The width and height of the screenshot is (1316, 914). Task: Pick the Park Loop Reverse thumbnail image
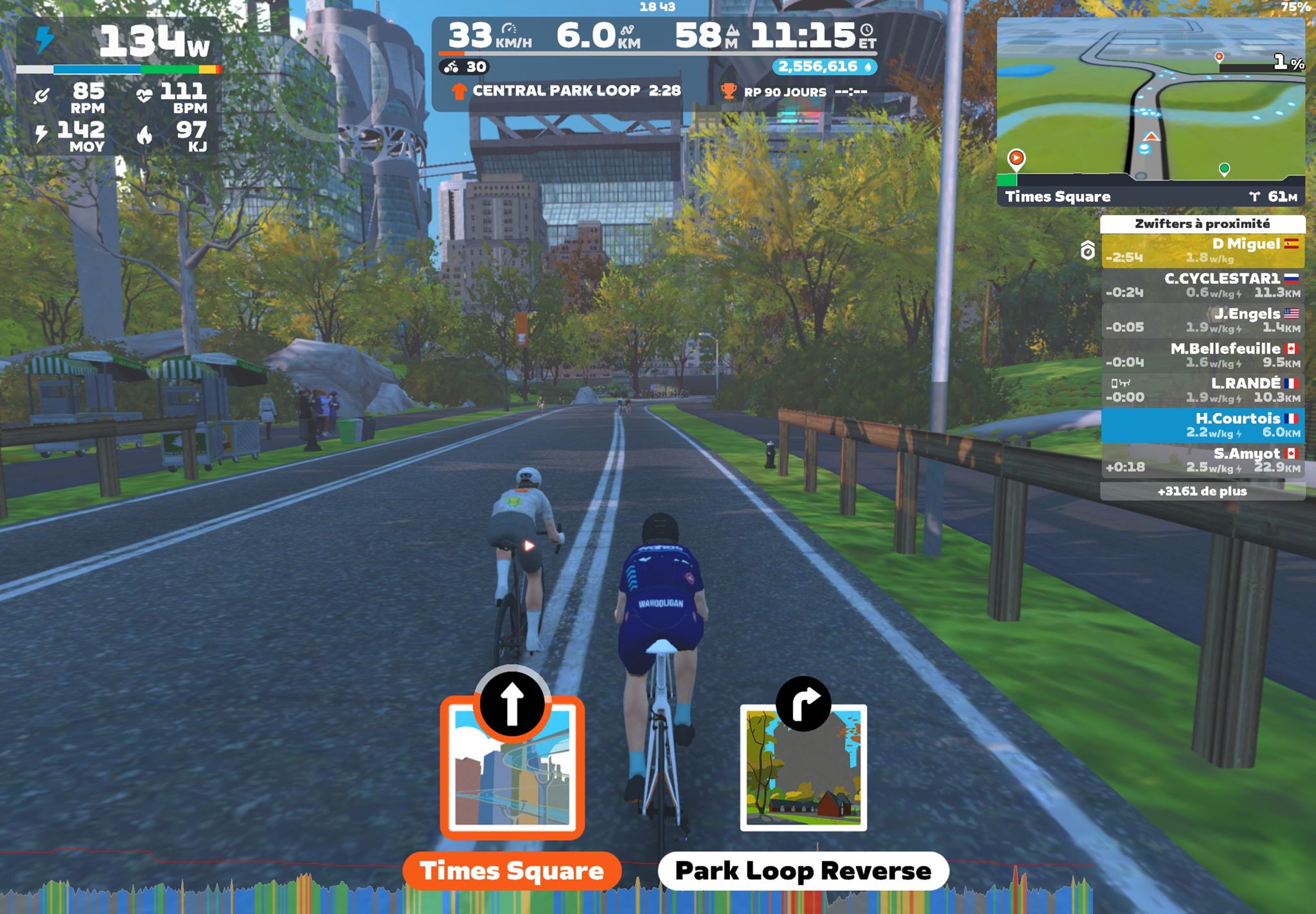(x=803, y=768)
